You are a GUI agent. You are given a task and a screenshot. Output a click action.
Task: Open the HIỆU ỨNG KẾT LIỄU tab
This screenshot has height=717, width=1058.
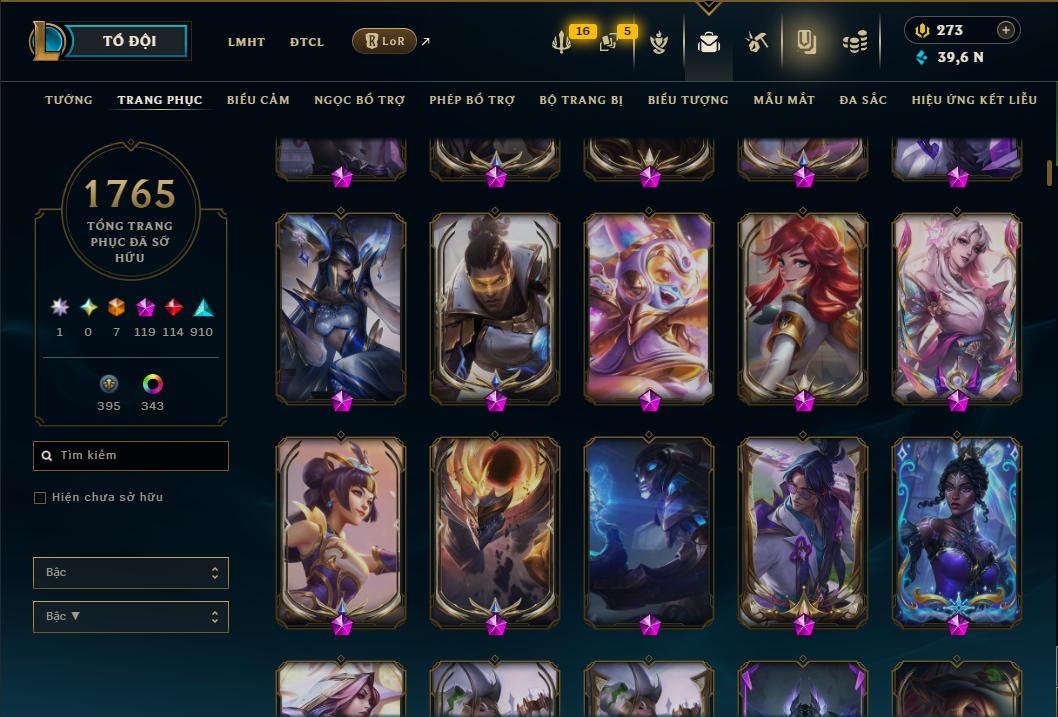click(974, 100)
